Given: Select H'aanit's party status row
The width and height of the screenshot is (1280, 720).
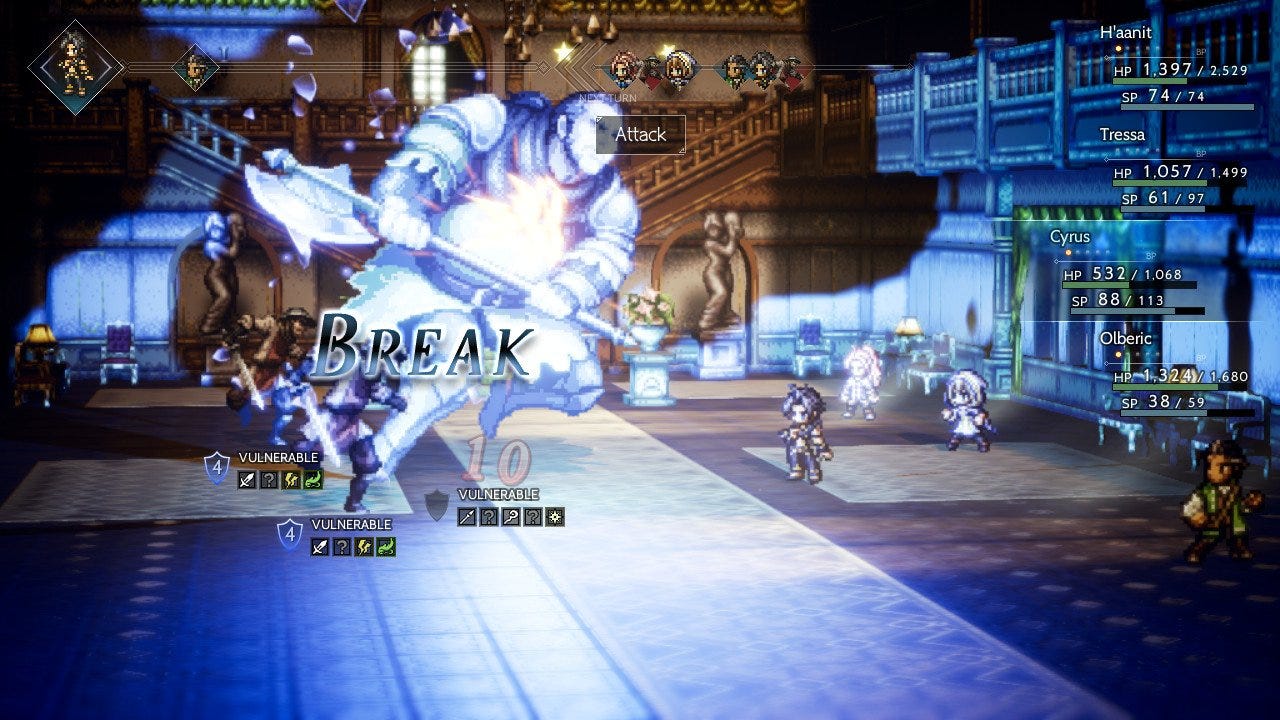Looking at the screenshot, I should click(x=1180, y=70).
